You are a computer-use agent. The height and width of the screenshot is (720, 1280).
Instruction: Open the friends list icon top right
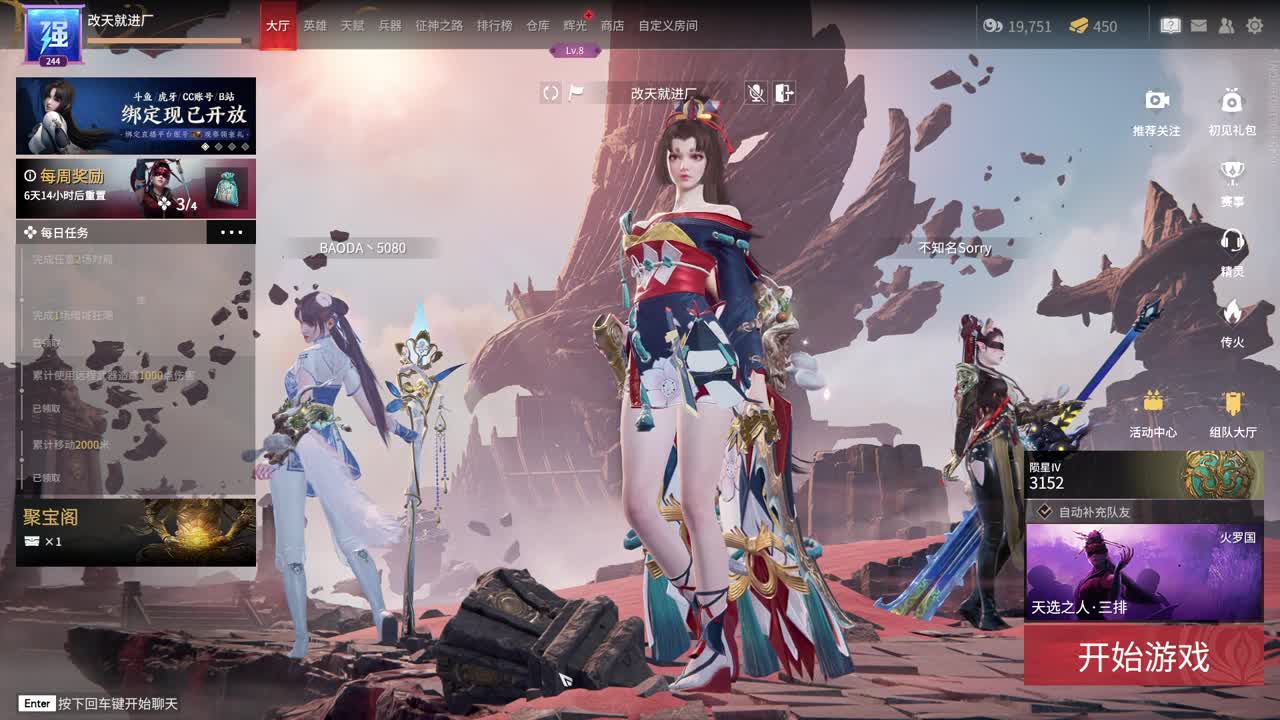pyautogui.click(x=1225, y=27)
